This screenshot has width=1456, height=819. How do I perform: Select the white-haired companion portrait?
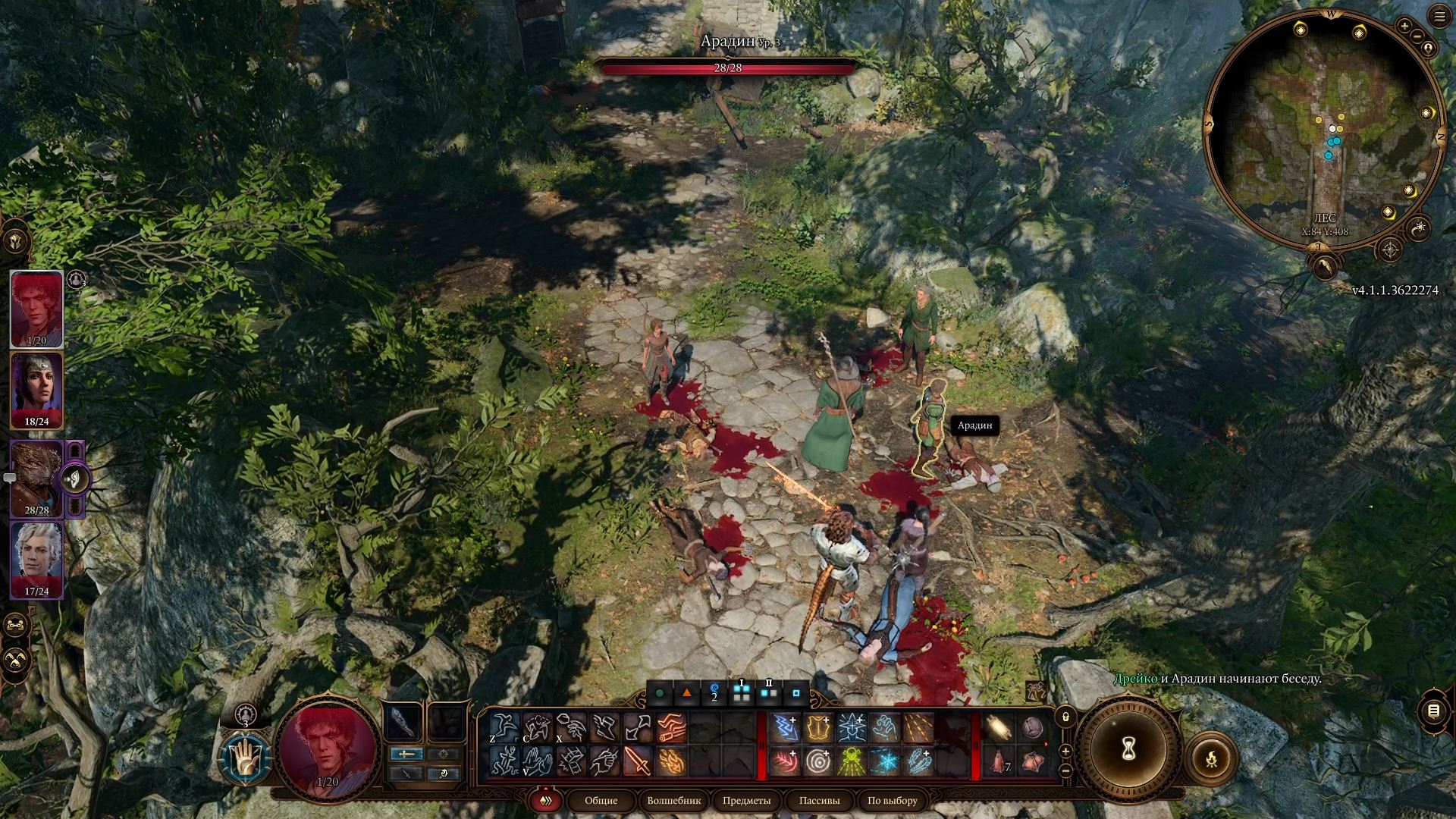36,560
